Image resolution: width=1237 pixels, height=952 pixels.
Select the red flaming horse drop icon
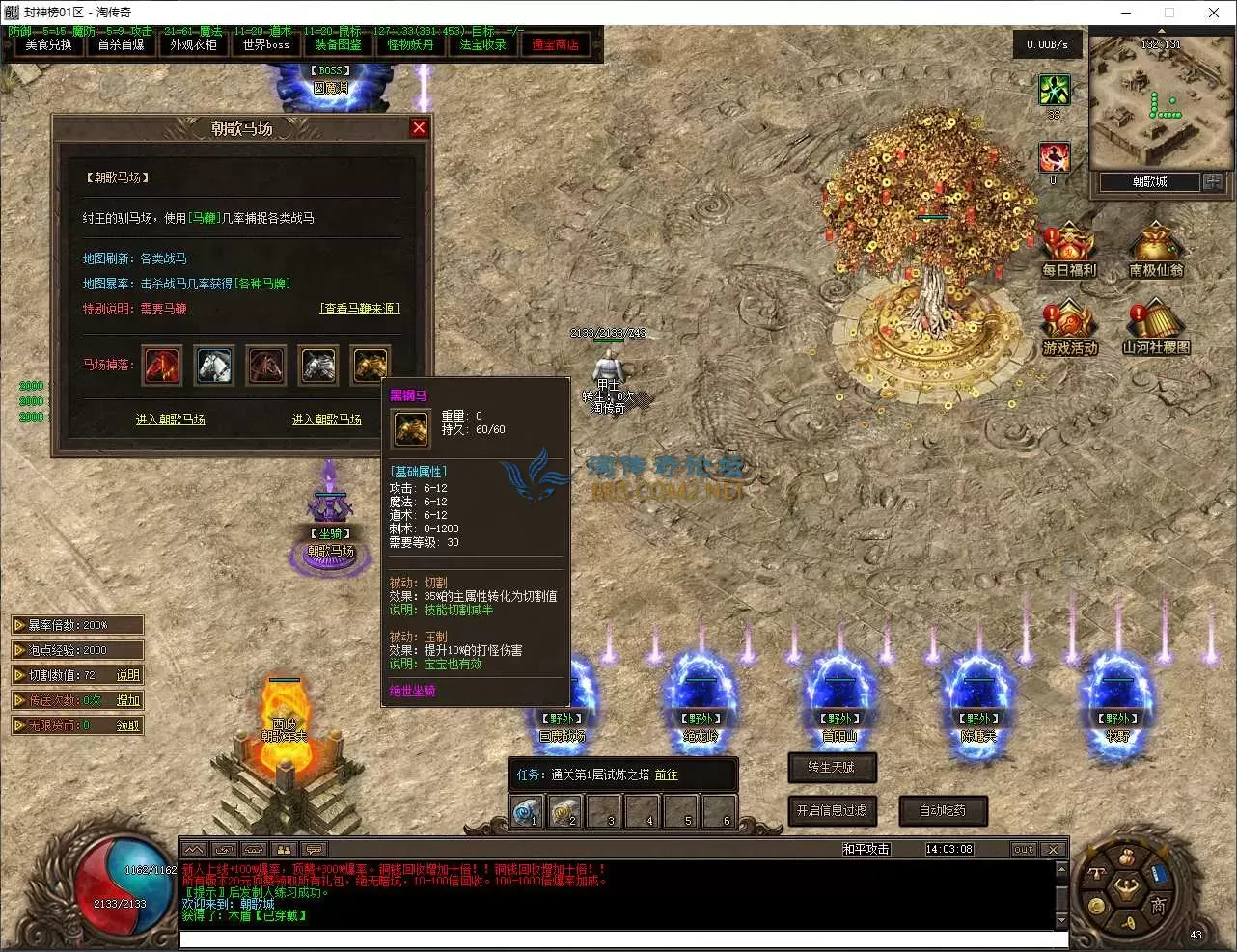point(162,365)
